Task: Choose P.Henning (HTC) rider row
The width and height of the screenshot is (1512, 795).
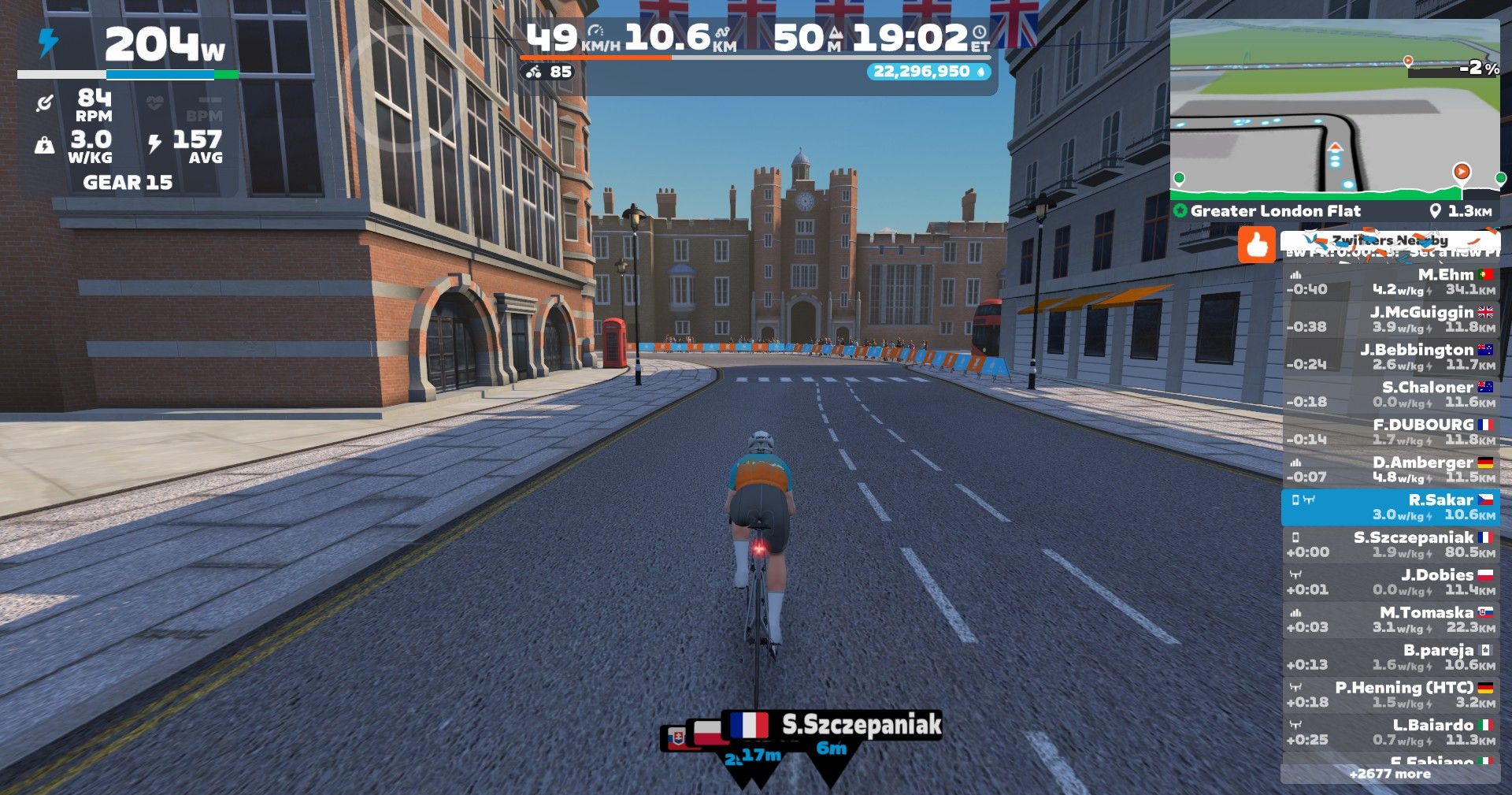Action: [x=1390, y=695]
